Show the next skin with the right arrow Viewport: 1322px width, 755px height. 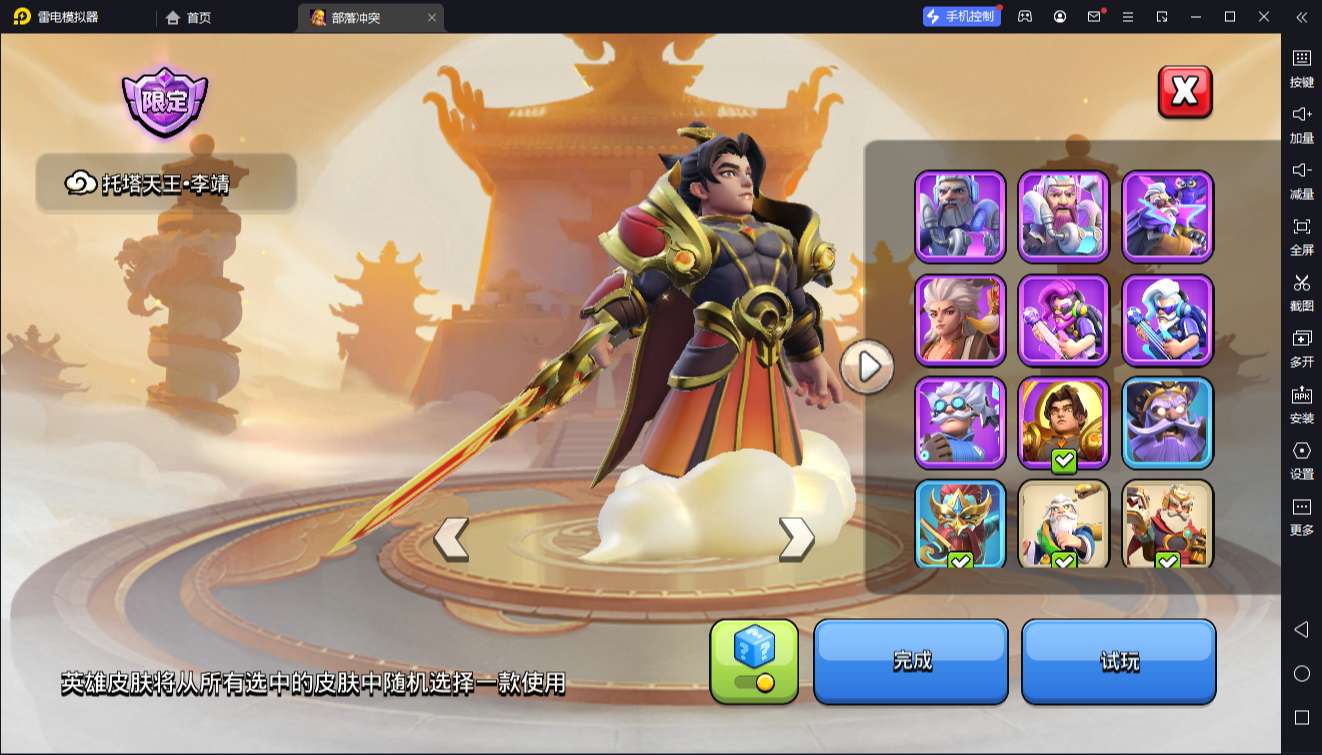click(796, 538)
